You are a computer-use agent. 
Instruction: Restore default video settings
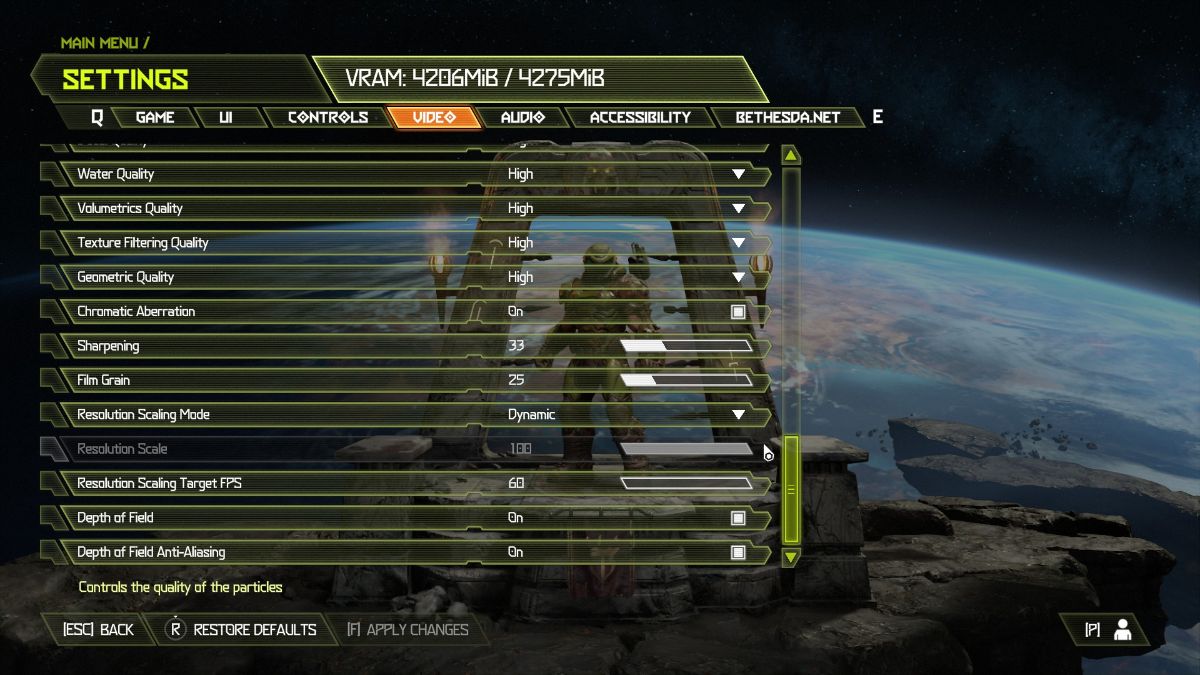pyautogui.click(x=243, y=630)
